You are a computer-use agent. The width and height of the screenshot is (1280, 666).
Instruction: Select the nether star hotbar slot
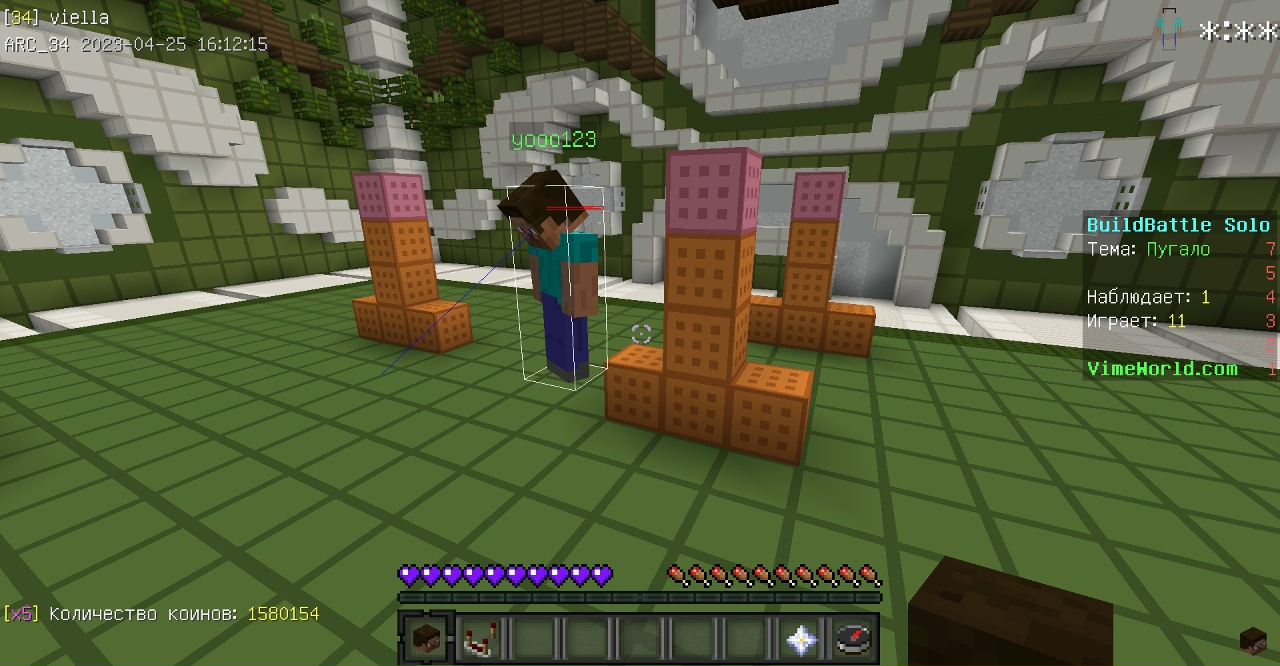tap(800, 638)
